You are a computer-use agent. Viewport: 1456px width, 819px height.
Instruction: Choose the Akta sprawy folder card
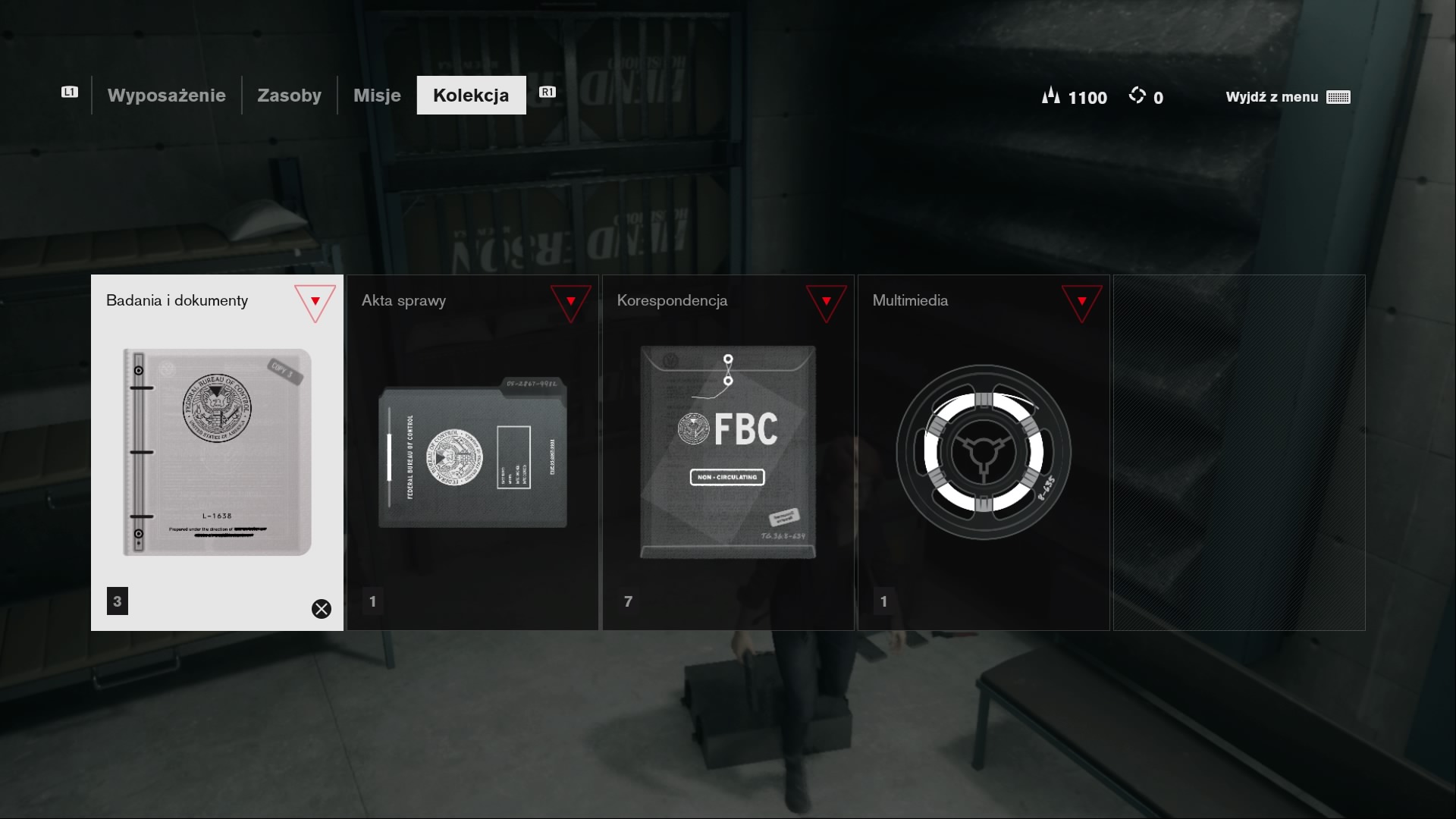tap(472, 452)
